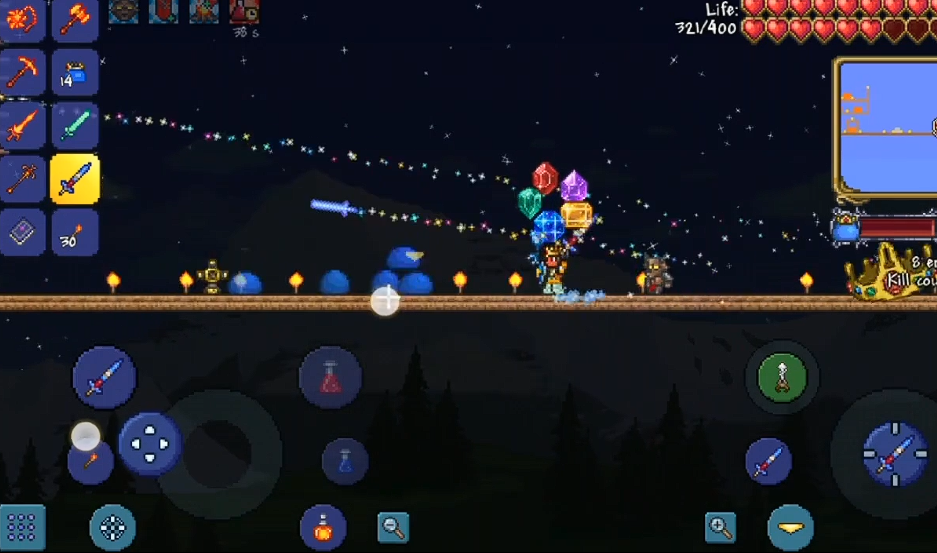The image size is (937, 553).
Task: Select the molten hammer hotbar slot
Action: pyautogui.click(x=74, y=18)
